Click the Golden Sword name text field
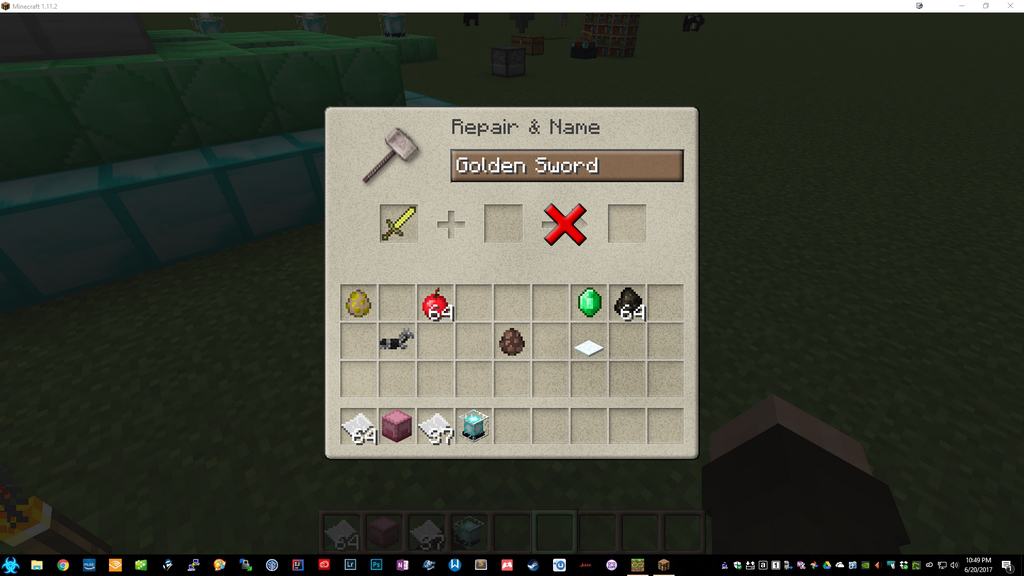Viewport: 1024px width, 576px height. click(x=566, y=166)
